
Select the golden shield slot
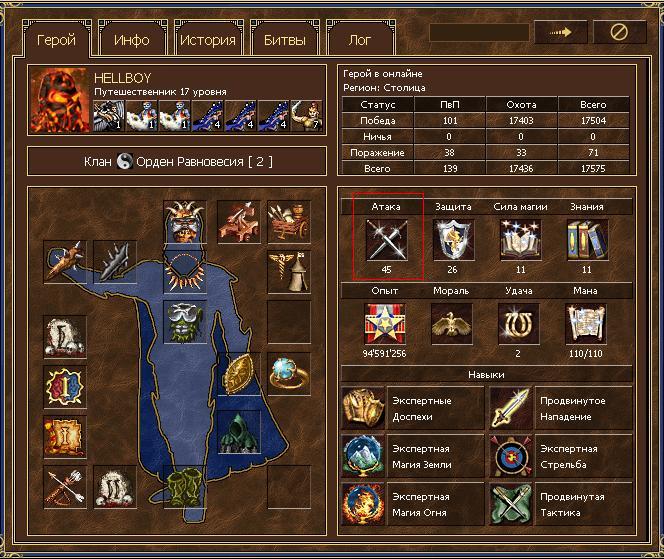tap(240, 373)
